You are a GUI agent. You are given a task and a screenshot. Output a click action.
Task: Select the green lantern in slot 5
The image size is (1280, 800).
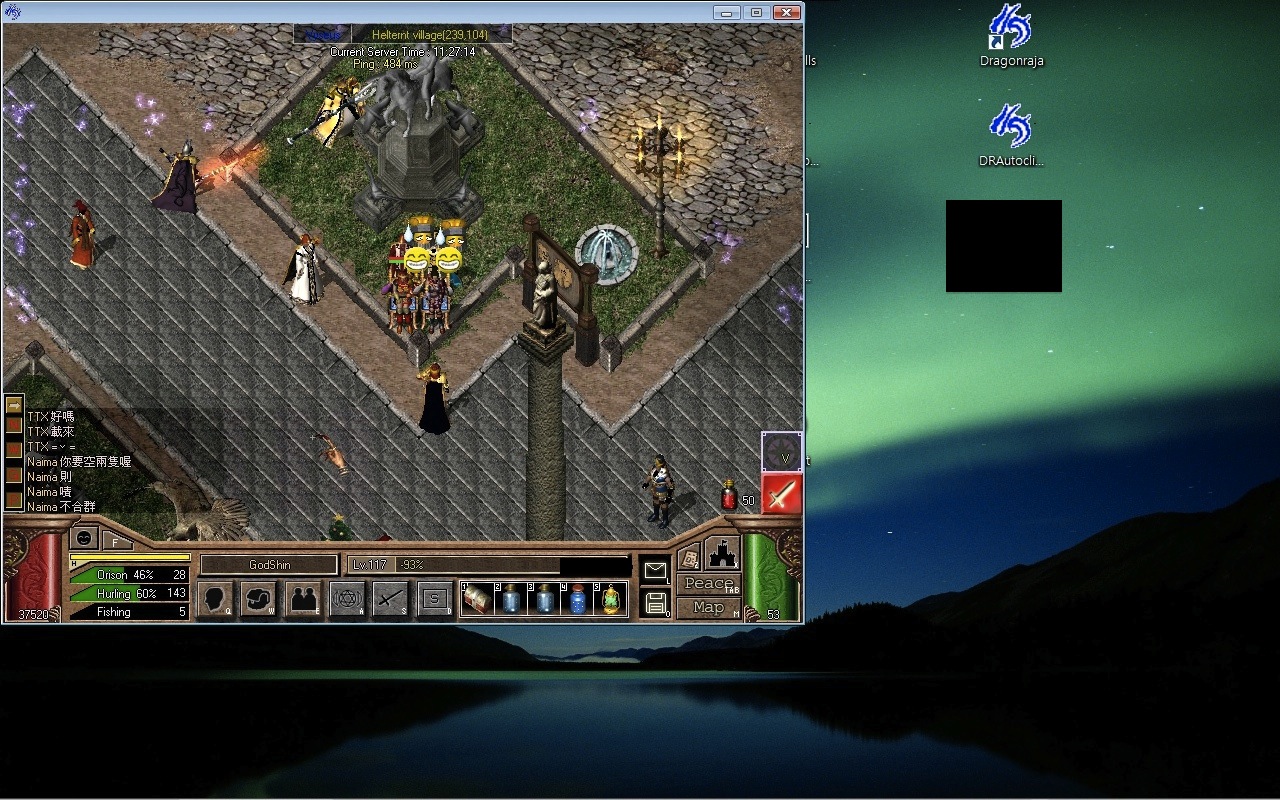pyautogui.click(x=610, y=598)
